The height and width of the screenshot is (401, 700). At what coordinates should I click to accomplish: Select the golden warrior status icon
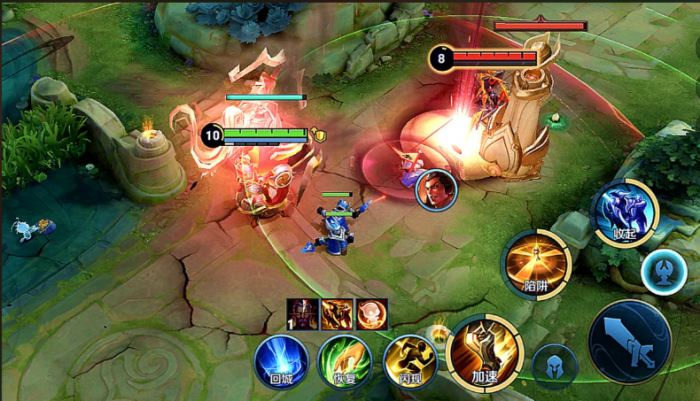point(337,314)
